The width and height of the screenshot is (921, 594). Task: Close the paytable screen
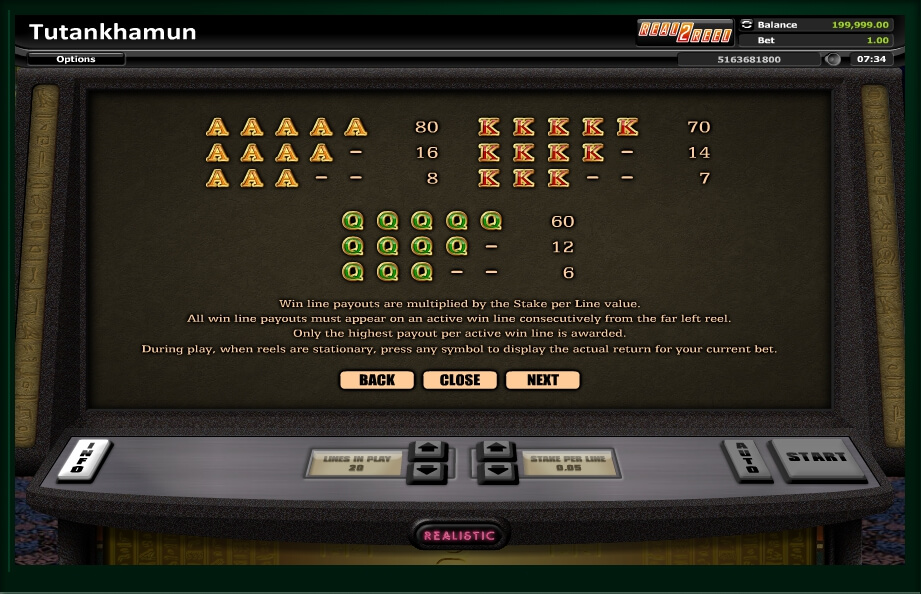pyautogui.click(x=460, y=380)
